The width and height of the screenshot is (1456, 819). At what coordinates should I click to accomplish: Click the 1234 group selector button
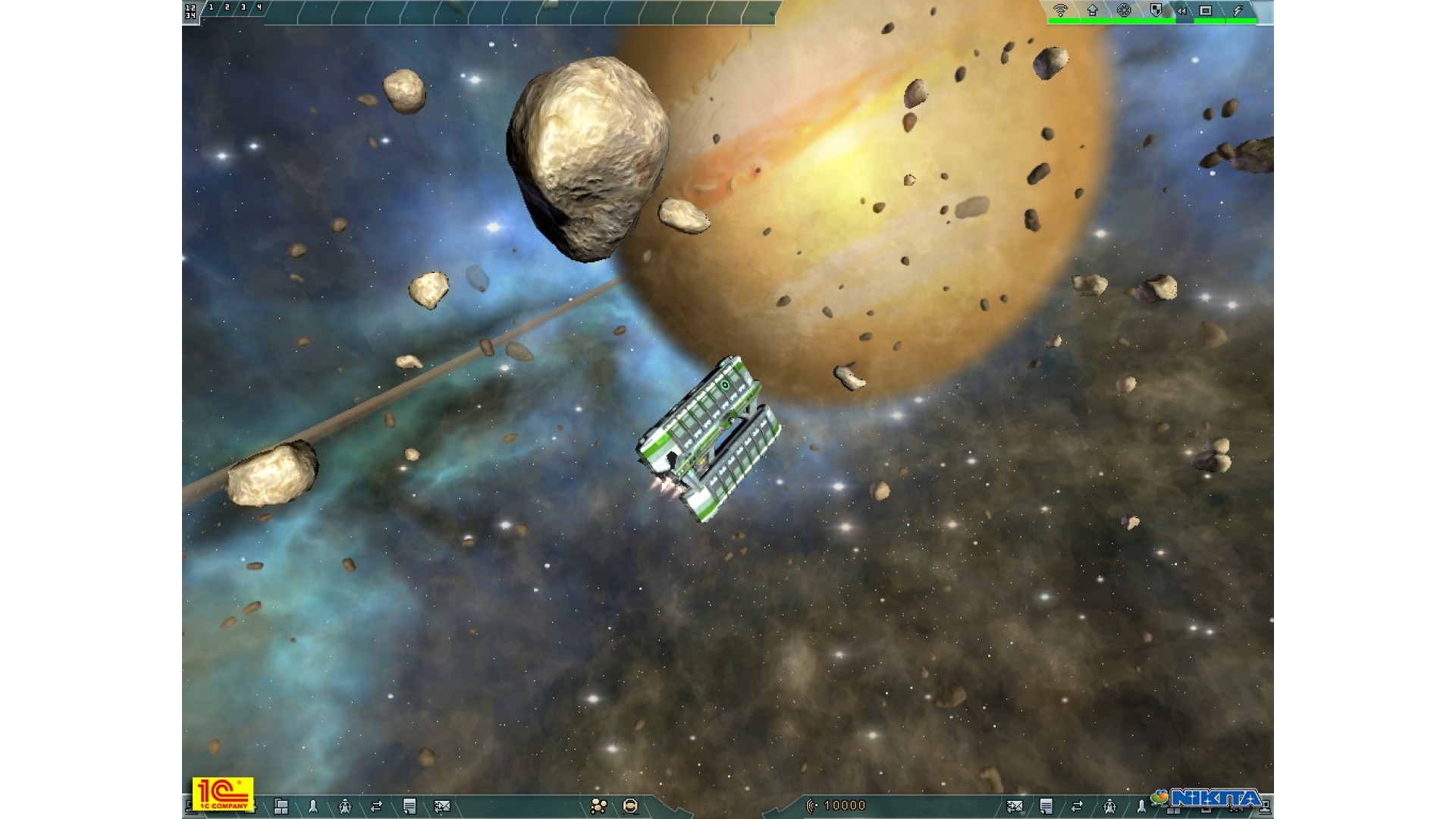(x=190, y=11)
